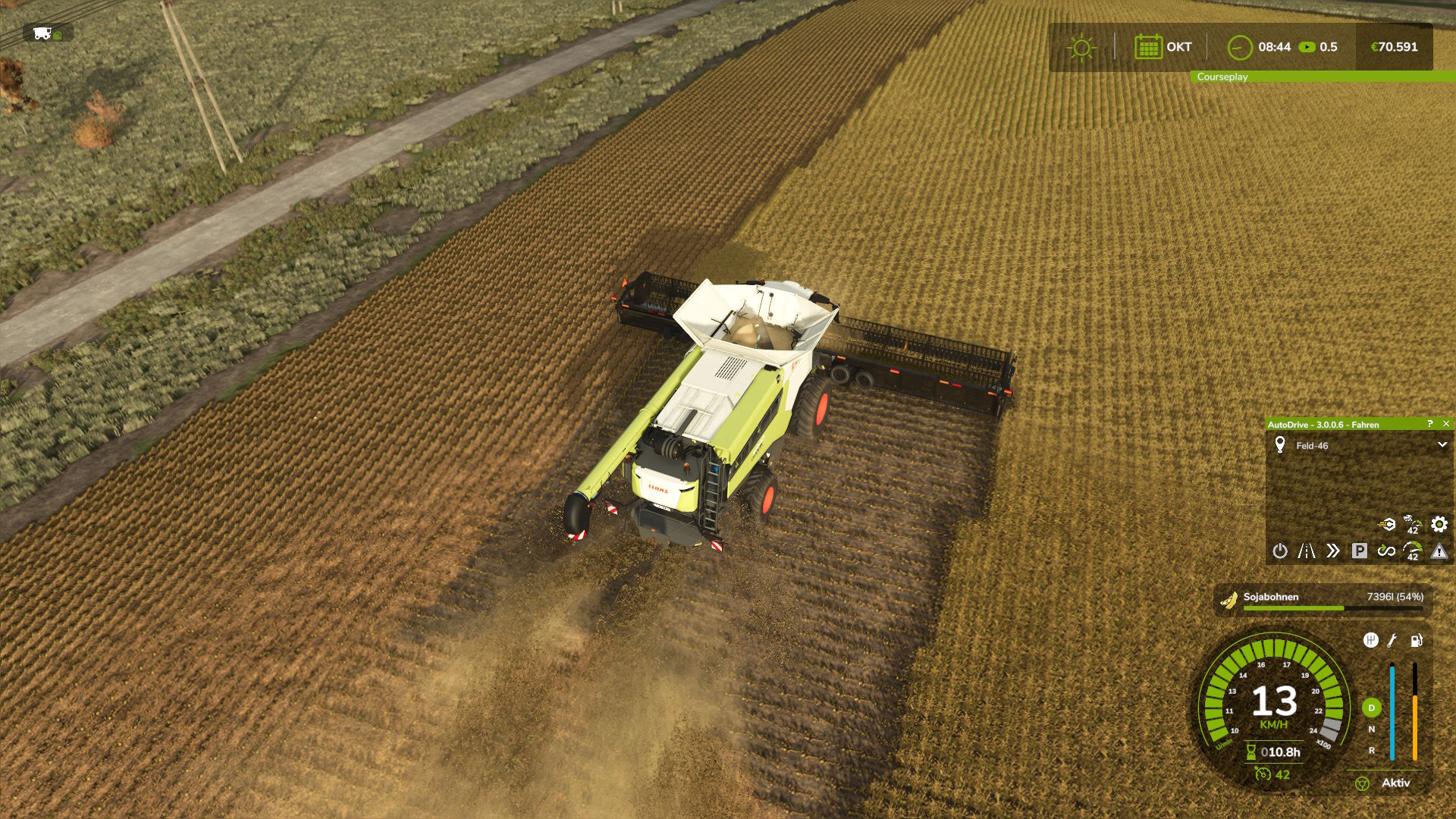1456x819 pixels.
Task: Select the double chevron arrows icon
Action: [1332, 551]
